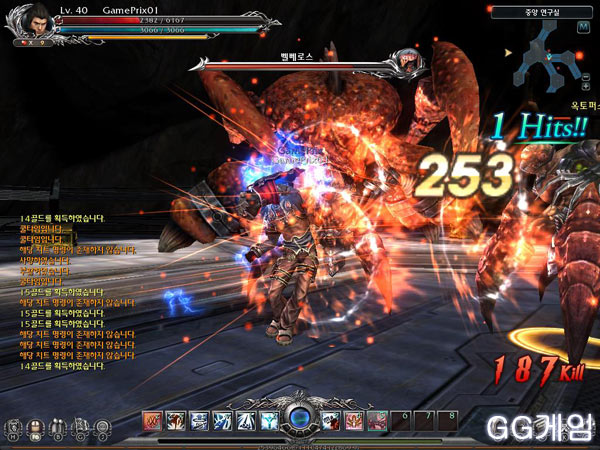Use the pink-red skill right of the orb
The height and width of the screenshot is (450, 600).
(x=354, y=421)
